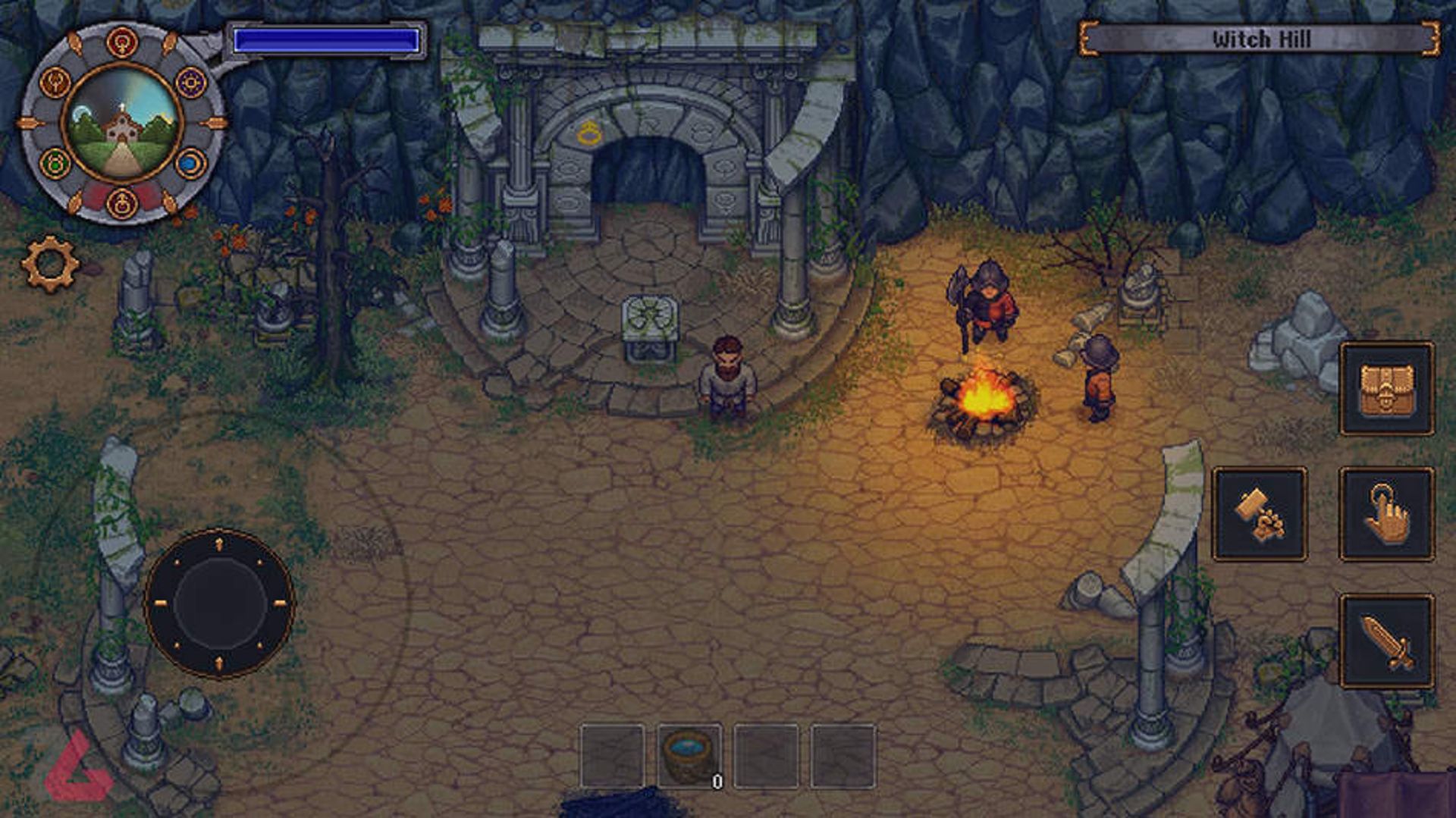Image resolution: width=1456 pixels, height=818 pixels.
Task: Tap the purple sun medallion on the clock dial
Action: pos(190,83)
